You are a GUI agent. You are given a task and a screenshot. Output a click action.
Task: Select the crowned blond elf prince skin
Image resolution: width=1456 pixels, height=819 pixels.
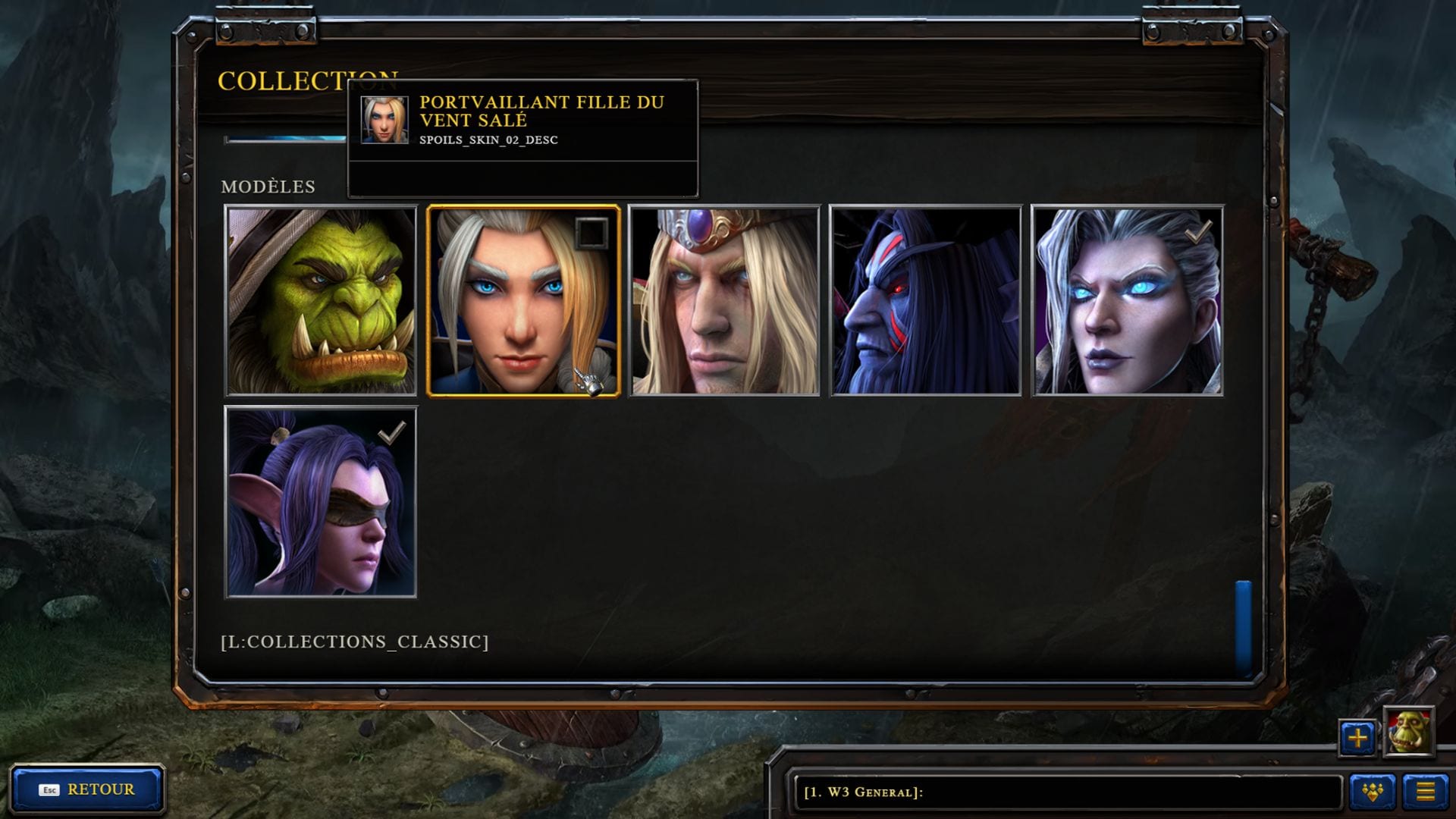[724, 301]
